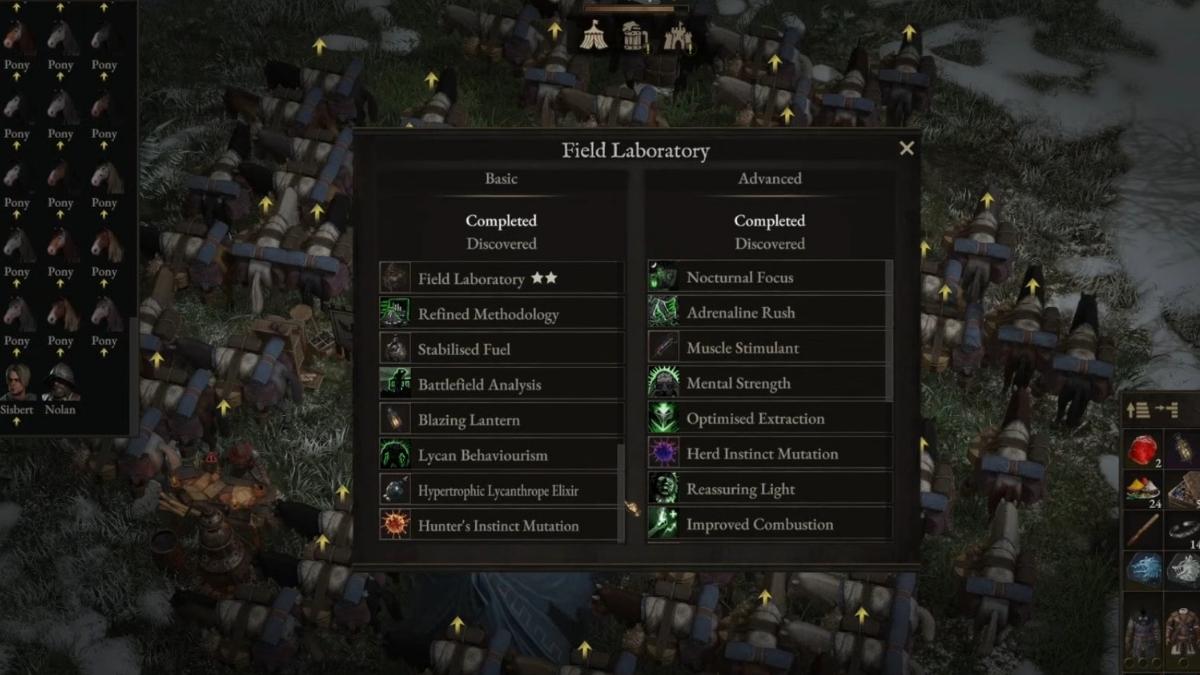Select Muscle Stimulant in Advanced list
The height and width of the screenshot is (675, 1200).
(x=767, y=348)
